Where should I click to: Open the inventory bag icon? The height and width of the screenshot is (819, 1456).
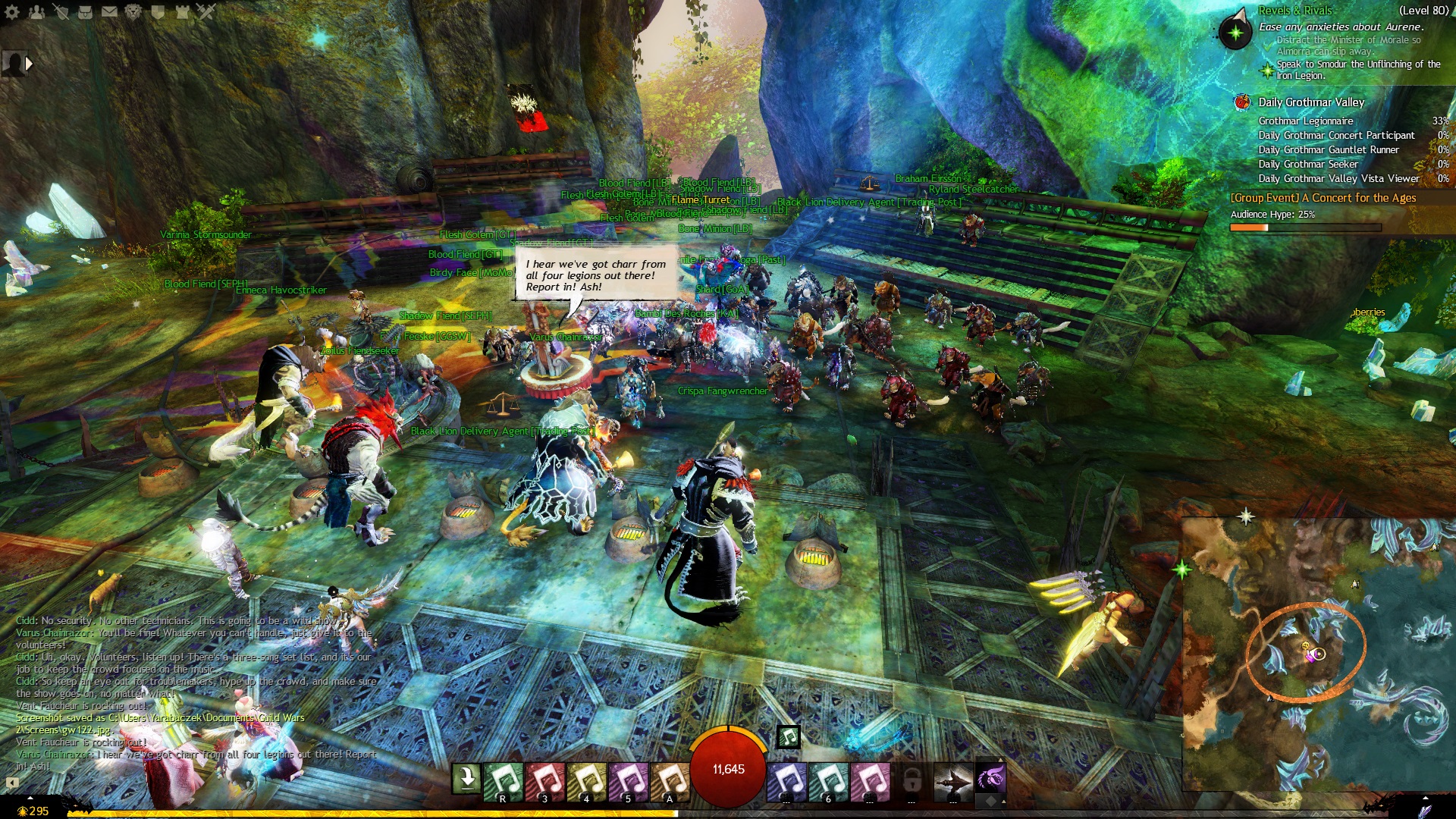coord(85,11)
